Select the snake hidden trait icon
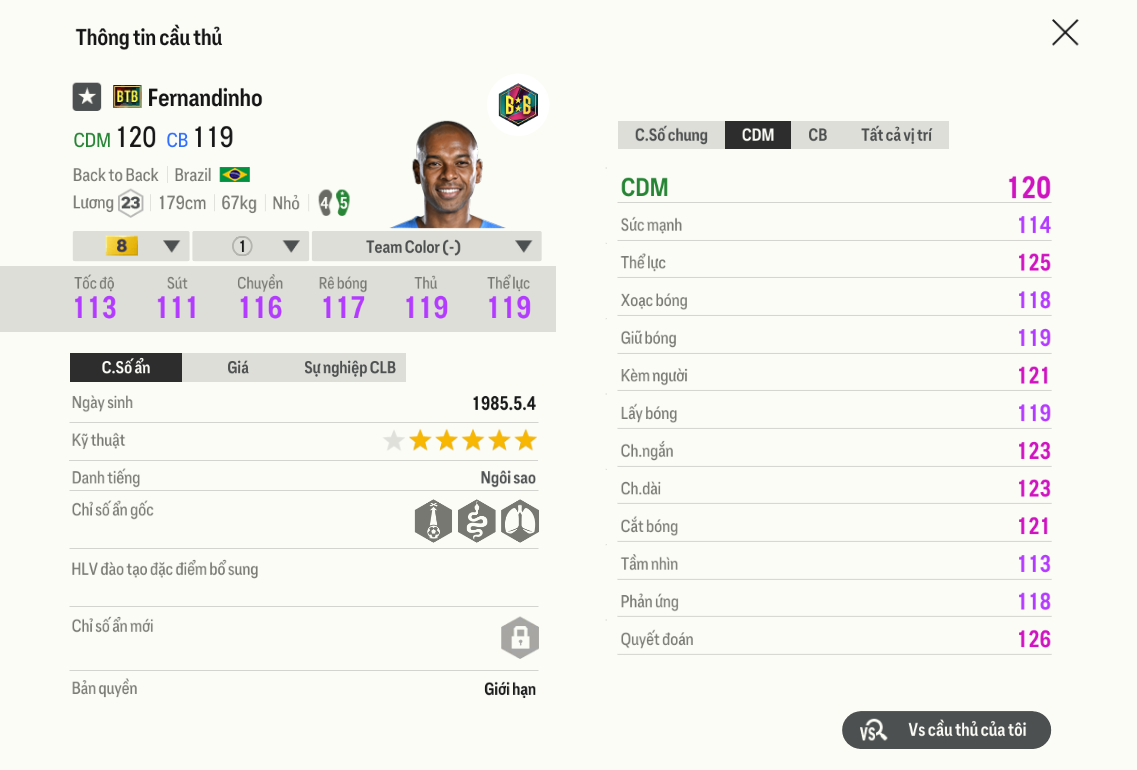Viewport: 1137px width, 770px height. click(x=477, y=521)
